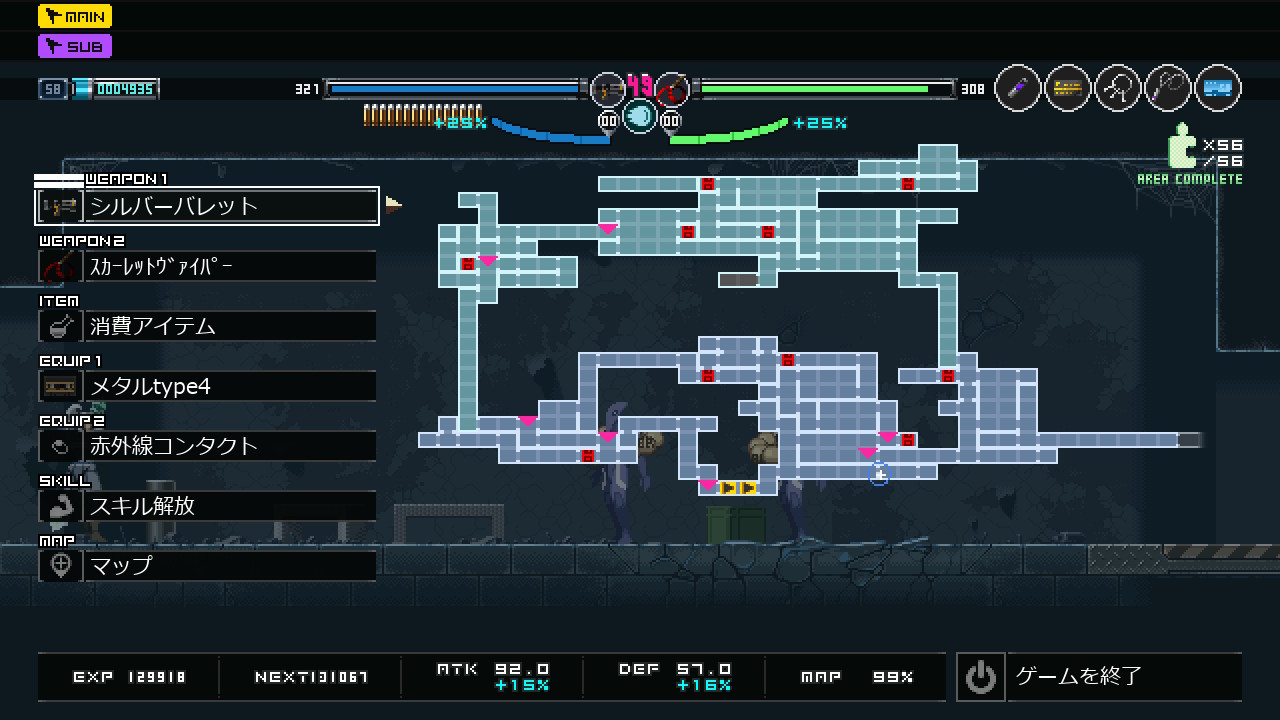Select the yellow cassette tape icon

(x=1068, y=89)
